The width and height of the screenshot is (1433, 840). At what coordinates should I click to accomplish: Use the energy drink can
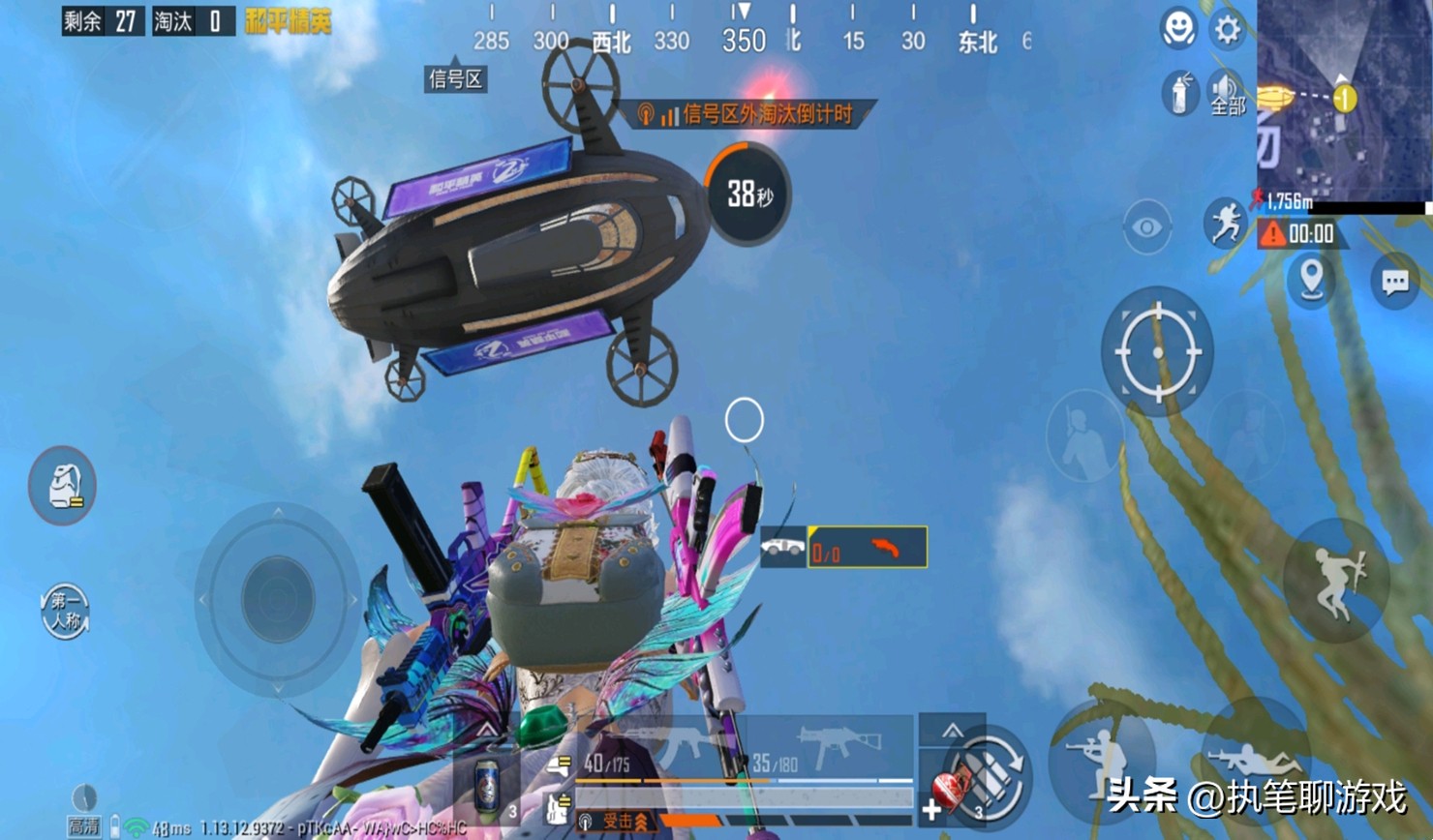click(489, 782)
